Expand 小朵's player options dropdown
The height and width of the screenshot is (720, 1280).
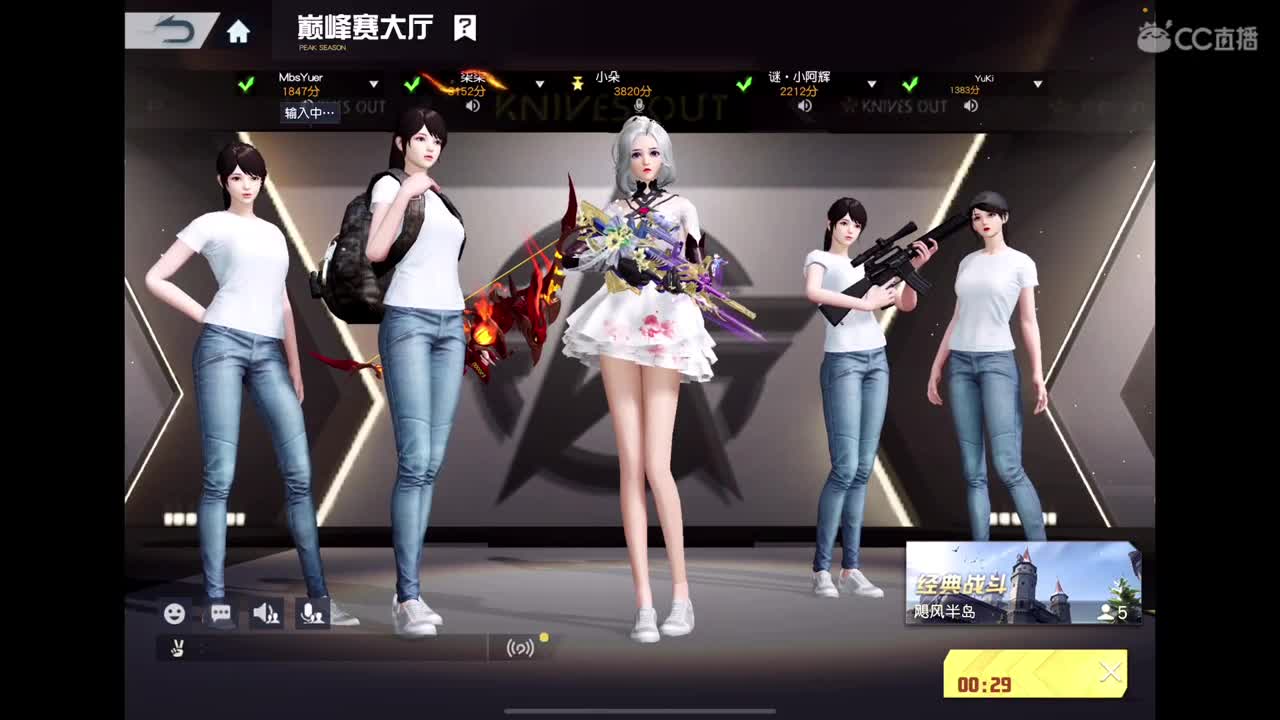coord(706,85)
